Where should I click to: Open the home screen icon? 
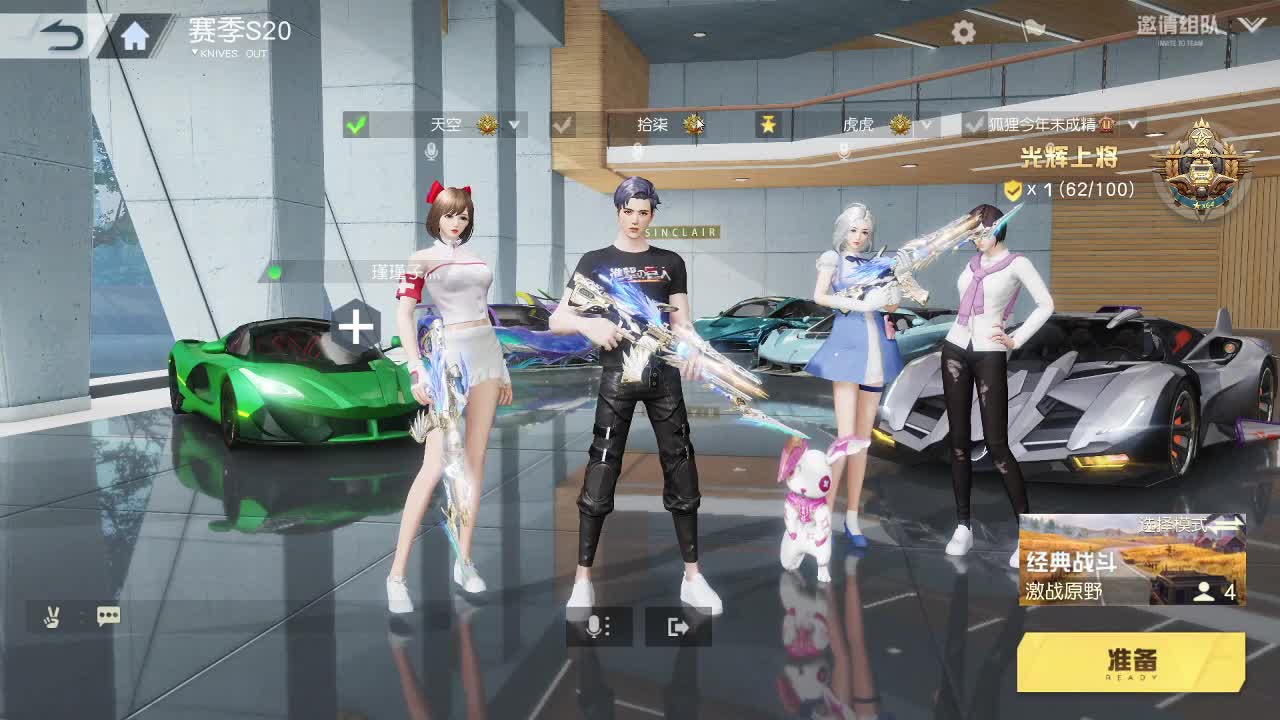[135, 37]
